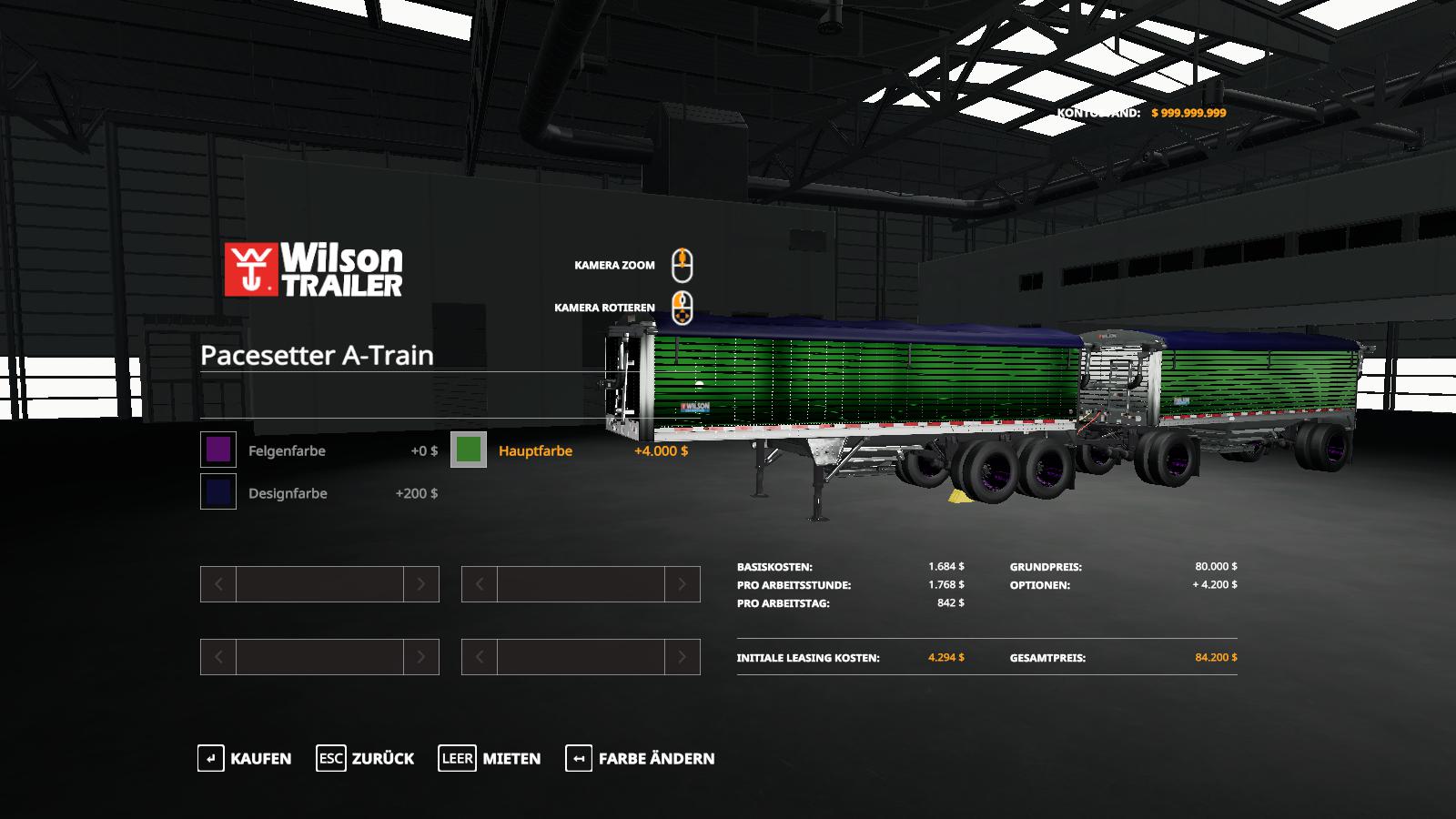Screen dimensions: 1456x819
Task: Open the Hauptfarbe color option
Action: pyautogui.click(x=535, y=450)
